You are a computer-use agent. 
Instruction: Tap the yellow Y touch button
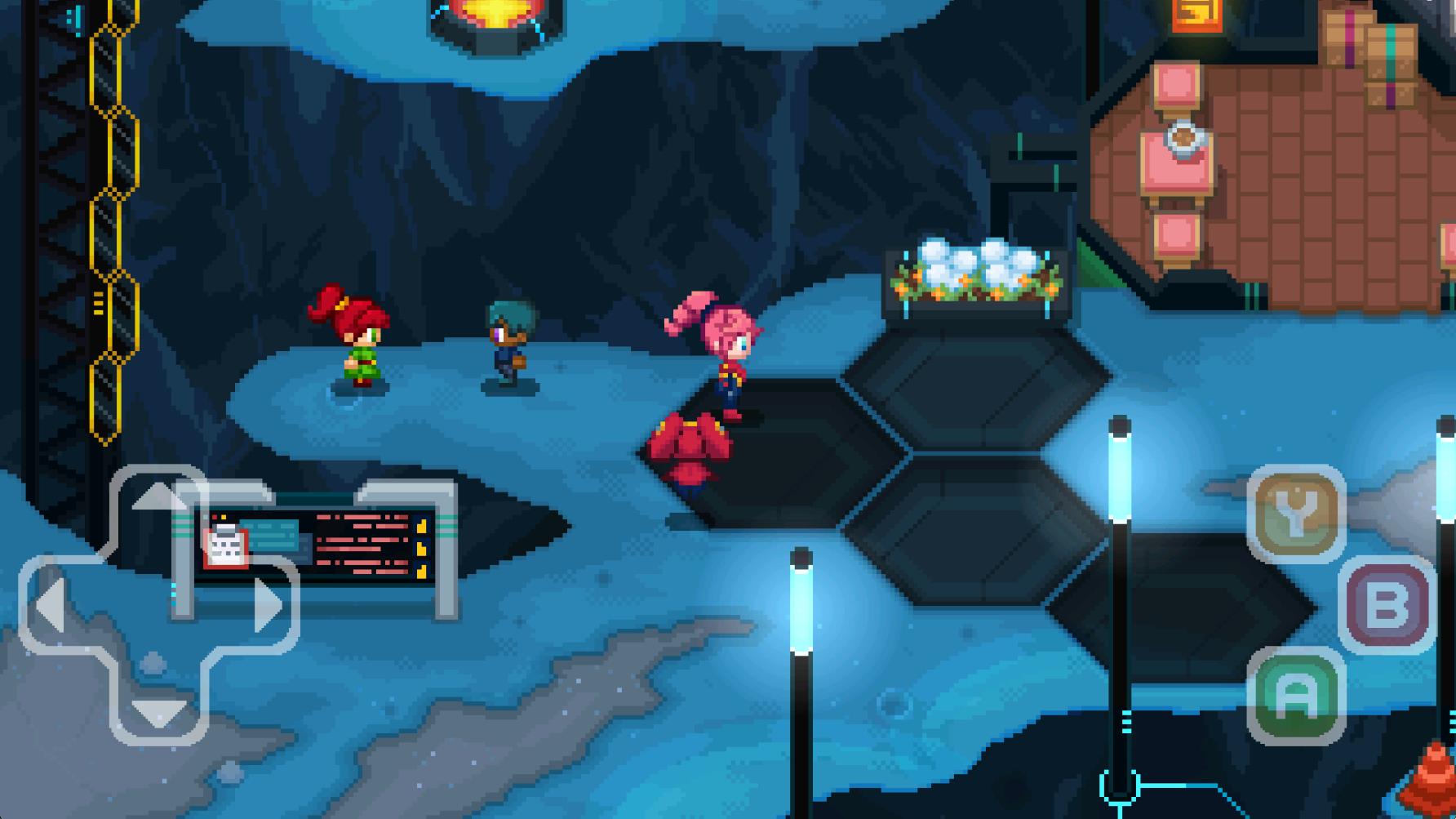click(1296, 514)
